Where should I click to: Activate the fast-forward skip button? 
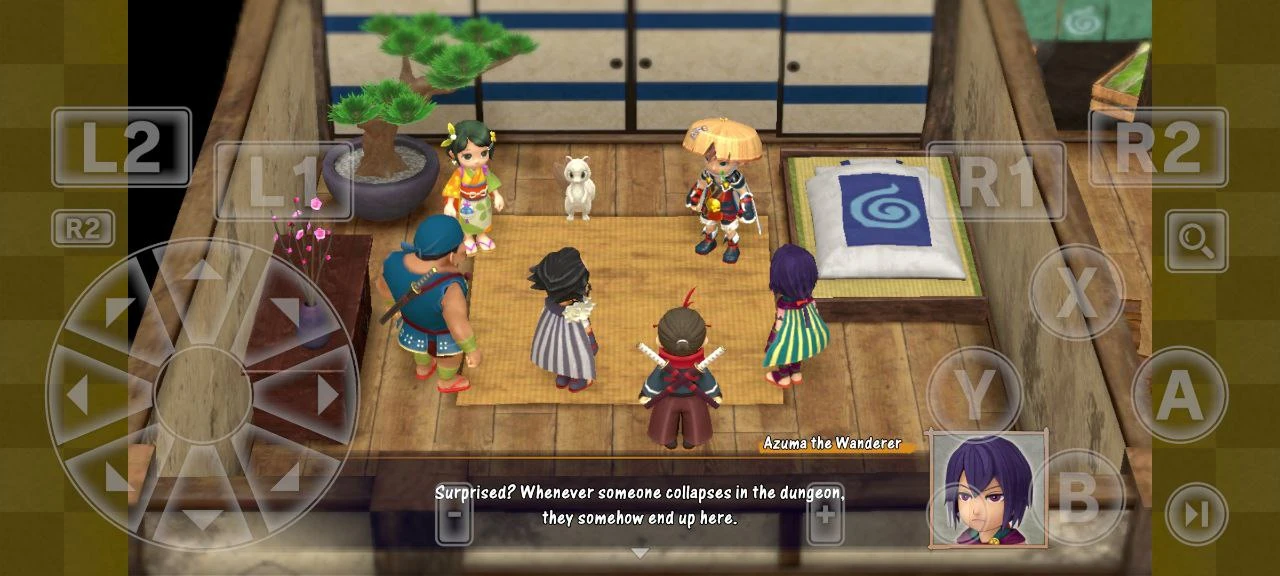(x=1196, y=514)
